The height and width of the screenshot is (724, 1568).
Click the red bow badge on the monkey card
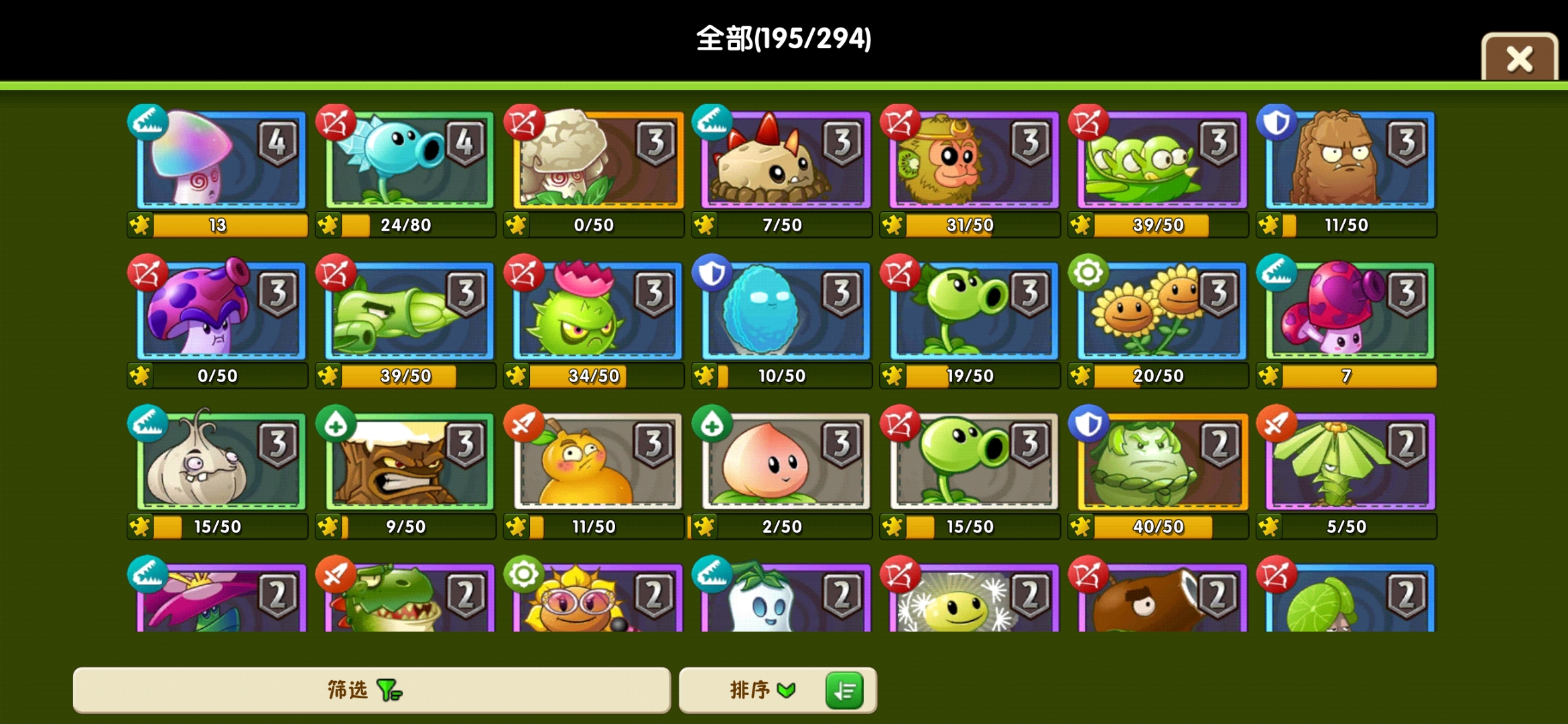point(901,121)
